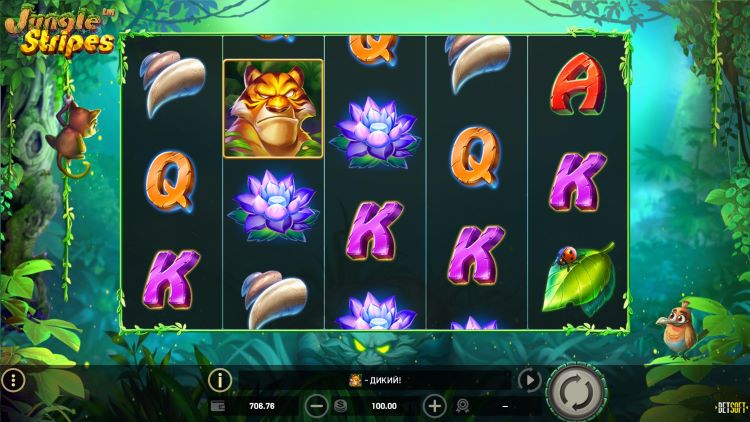
Task: Open the paytable info button
Action: pos(219,381)
